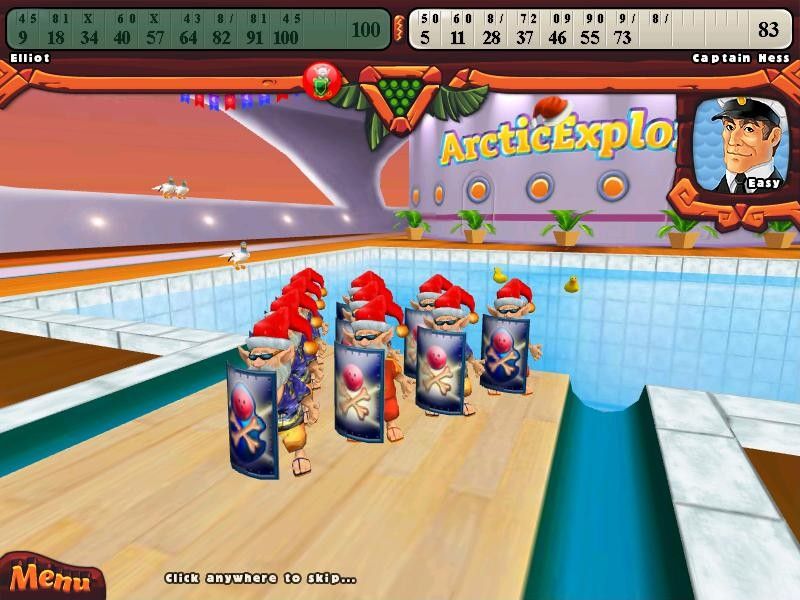Open the Menu button

(x=45, y=577)
